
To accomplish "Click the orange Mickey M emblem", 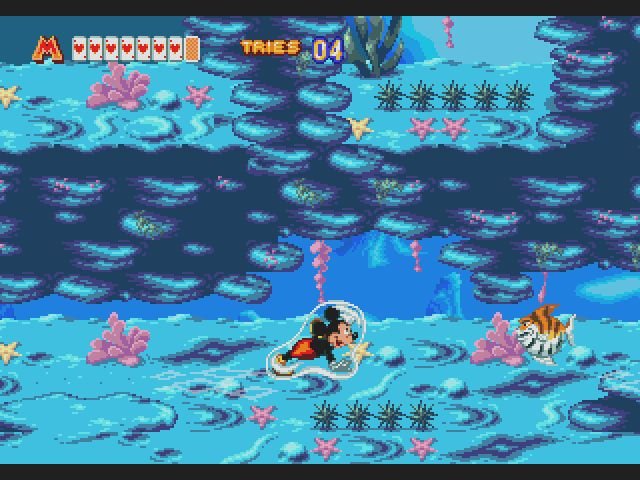I will pos(48,48).
